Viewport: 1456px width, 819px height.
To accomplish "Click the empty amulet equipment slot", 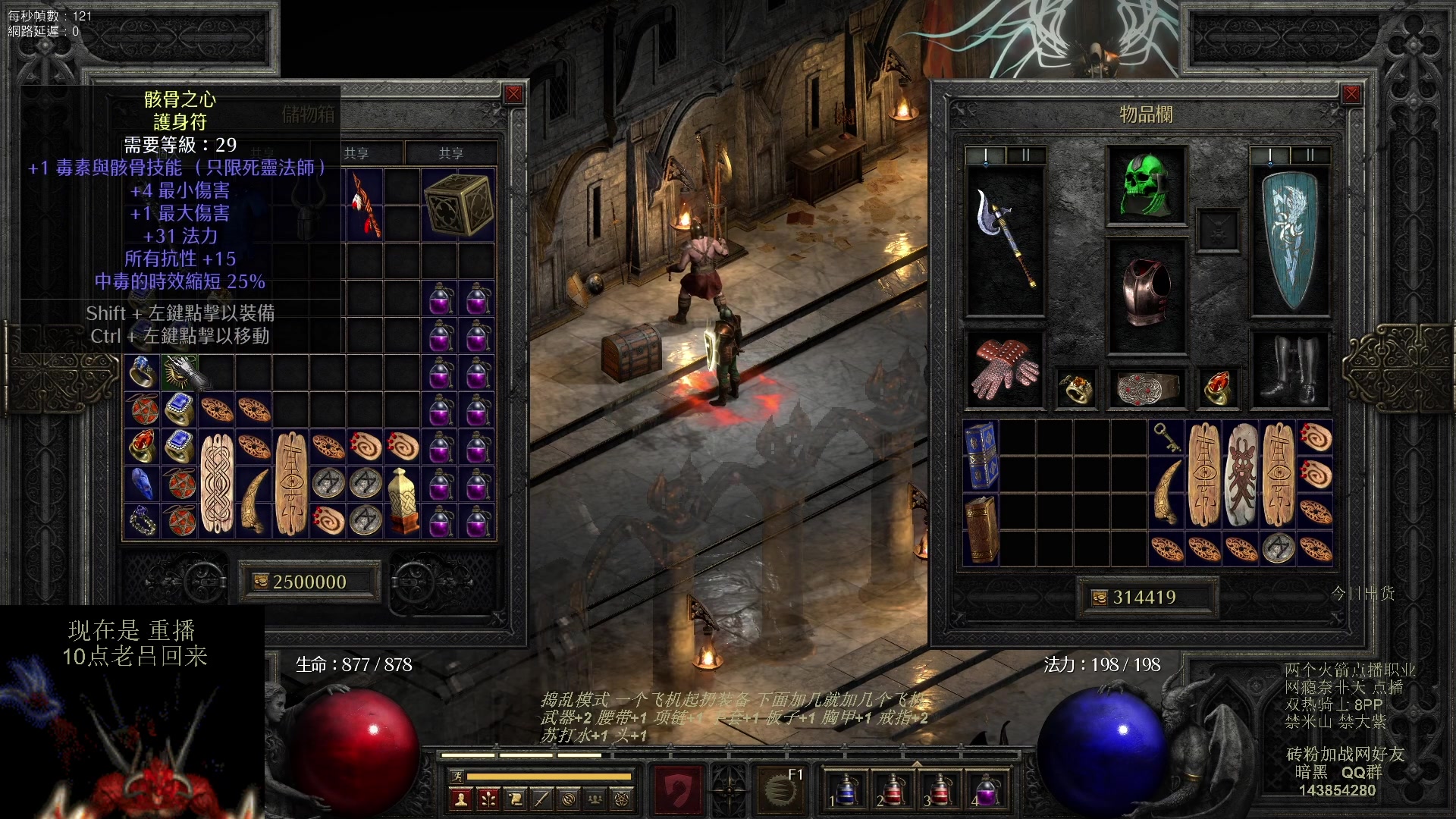I will pyautogui.click(x=1218, y=231).
